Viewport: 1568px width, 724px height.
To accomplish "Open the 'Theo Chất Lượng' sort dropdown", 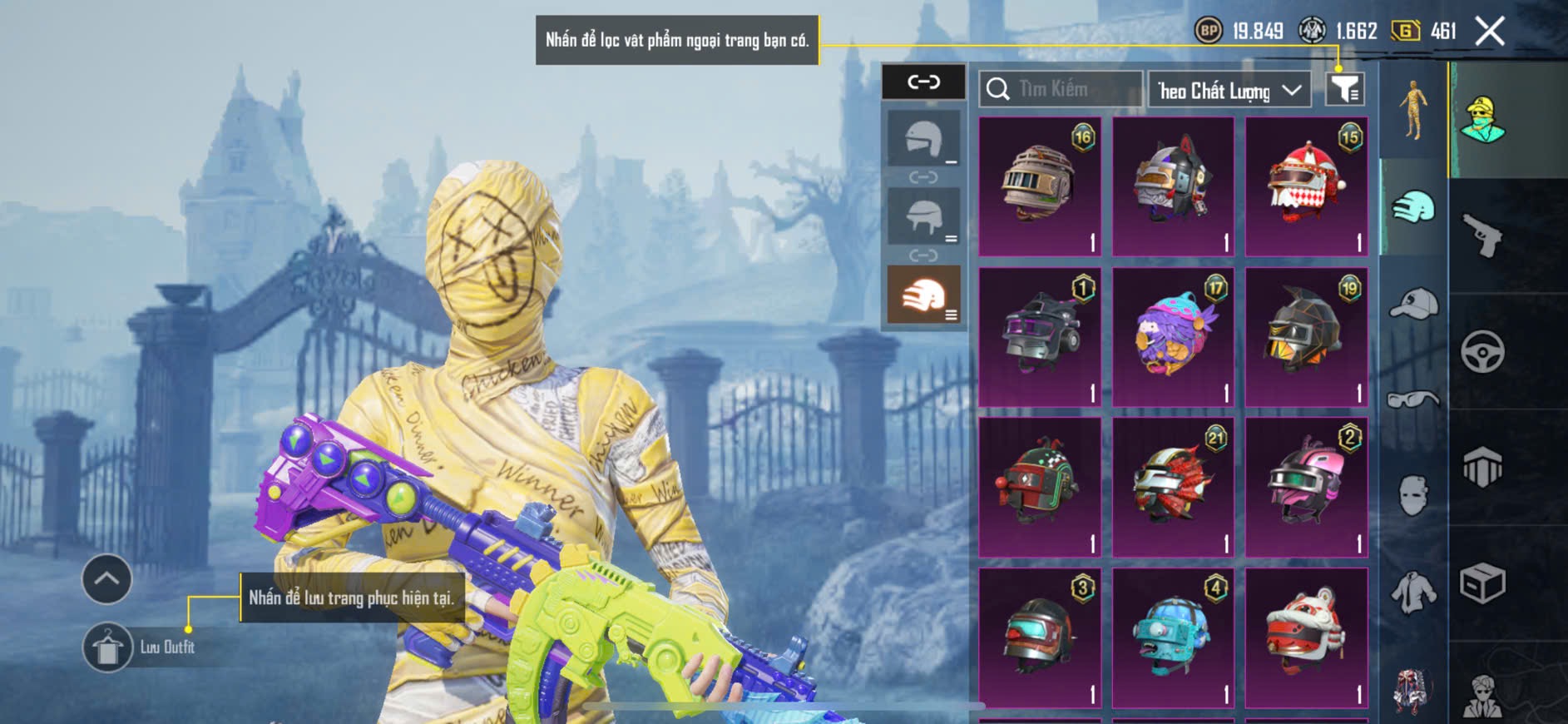I will [1229, 90].
